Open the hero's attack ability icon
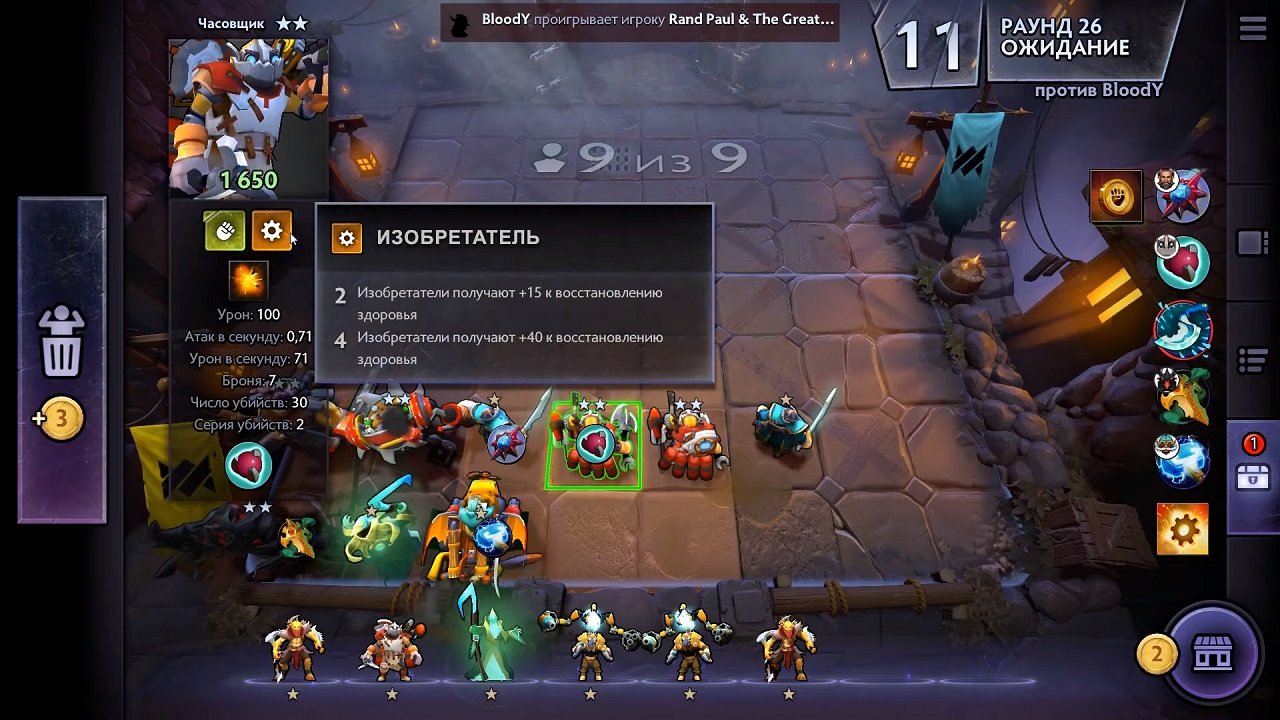 coord(247,279)
